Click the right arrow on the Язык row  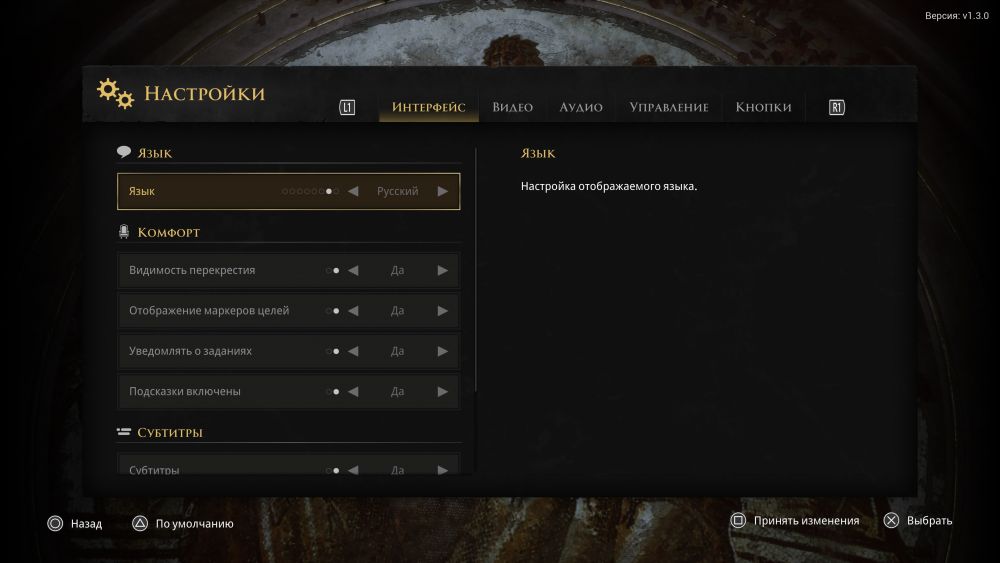pos(443,191)
